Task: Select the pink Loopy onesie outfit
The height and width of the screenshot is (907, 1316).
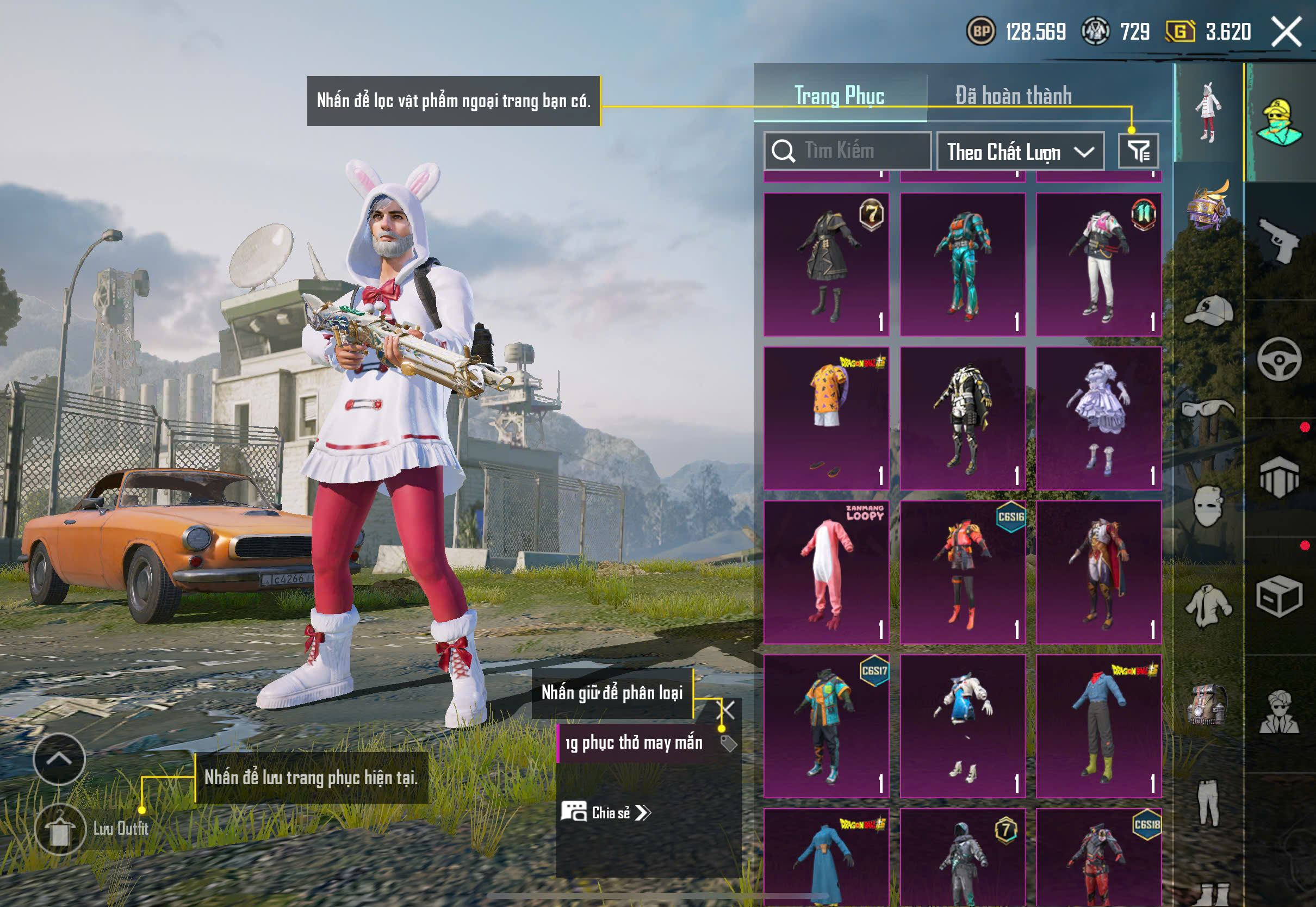Action: tap(826, 571)
